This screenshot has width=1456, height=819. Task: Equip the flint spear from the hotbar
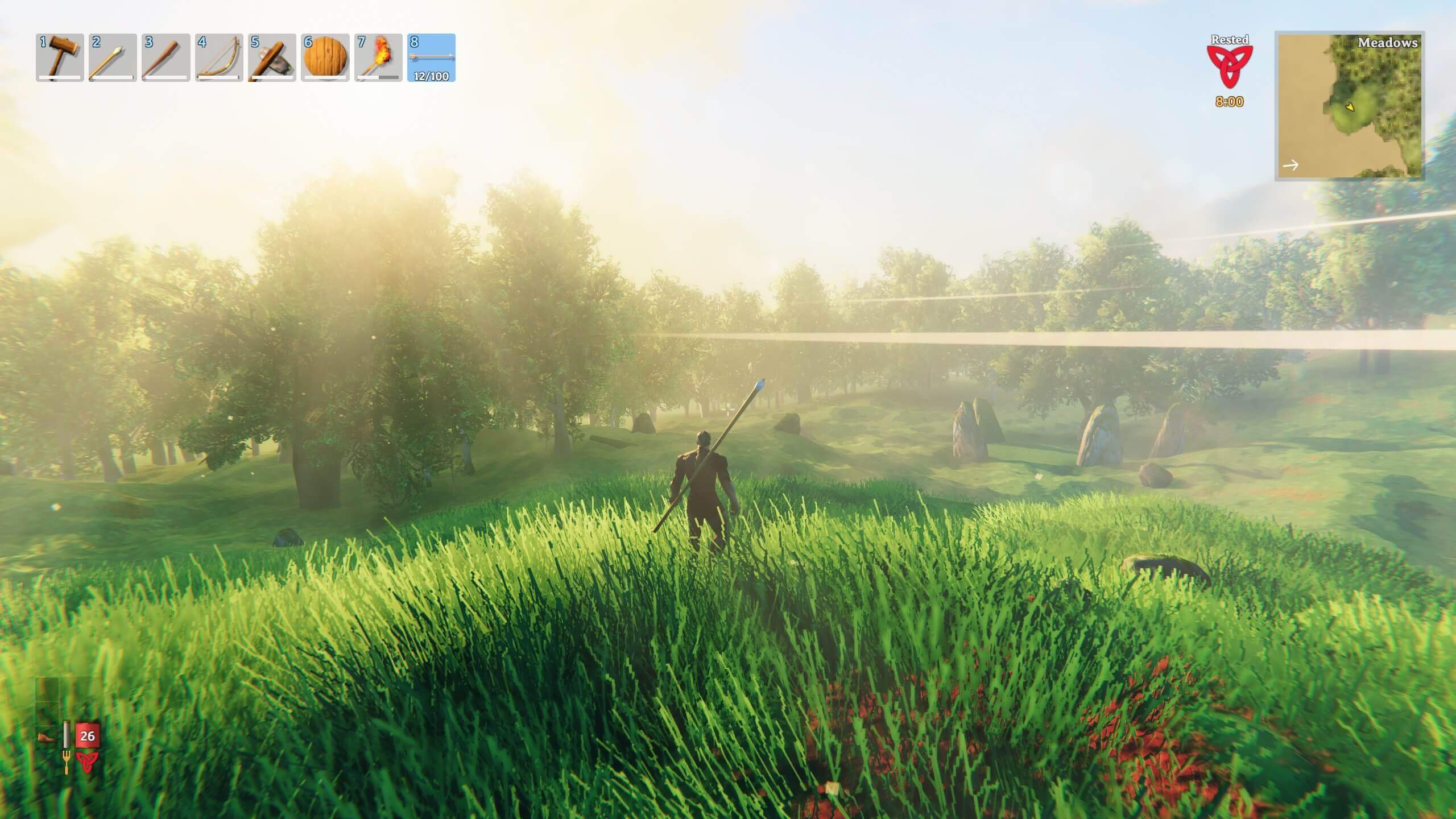[113, 57]
